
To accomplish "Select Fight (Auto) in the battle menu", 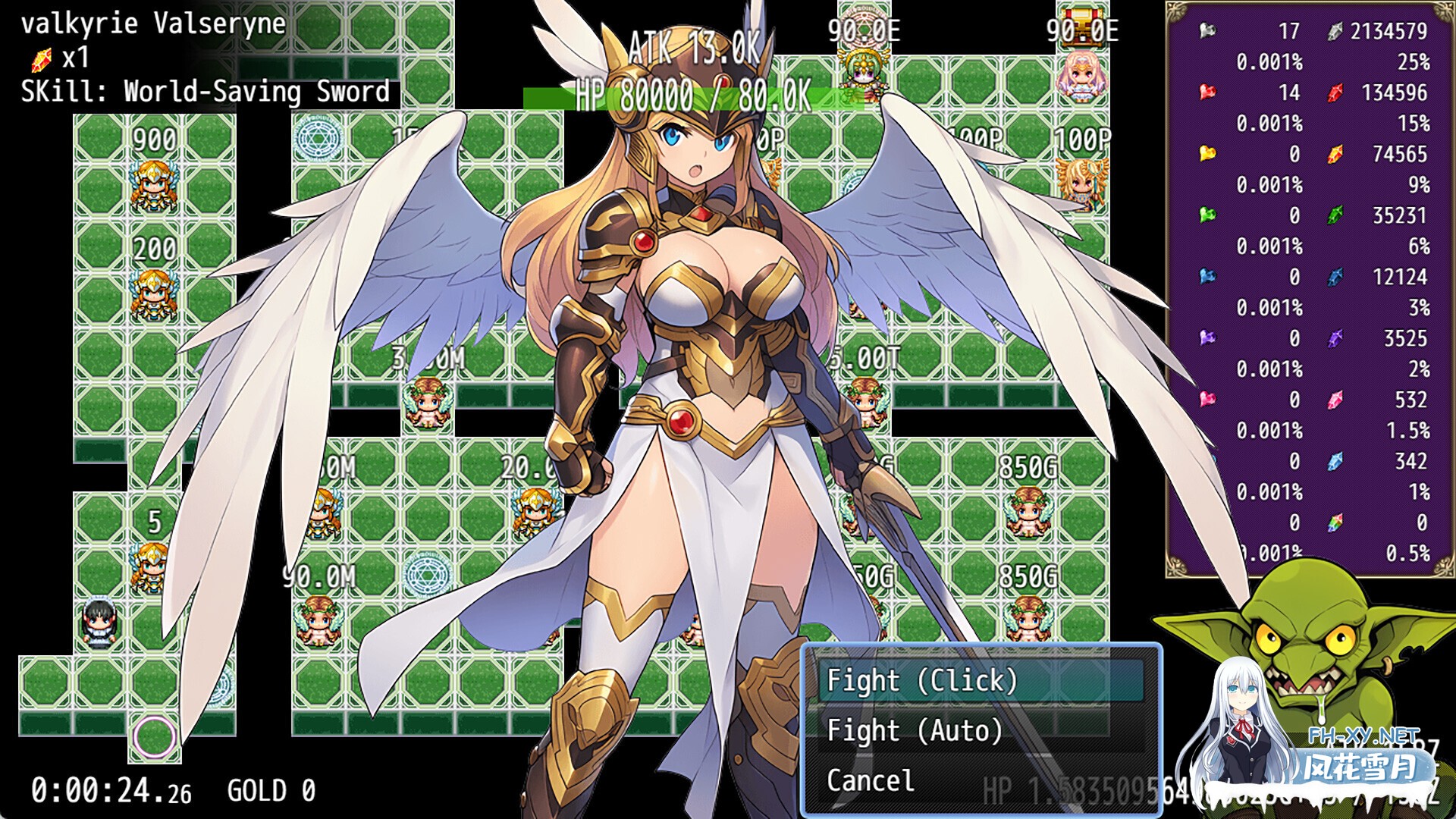I will (914, 730).
